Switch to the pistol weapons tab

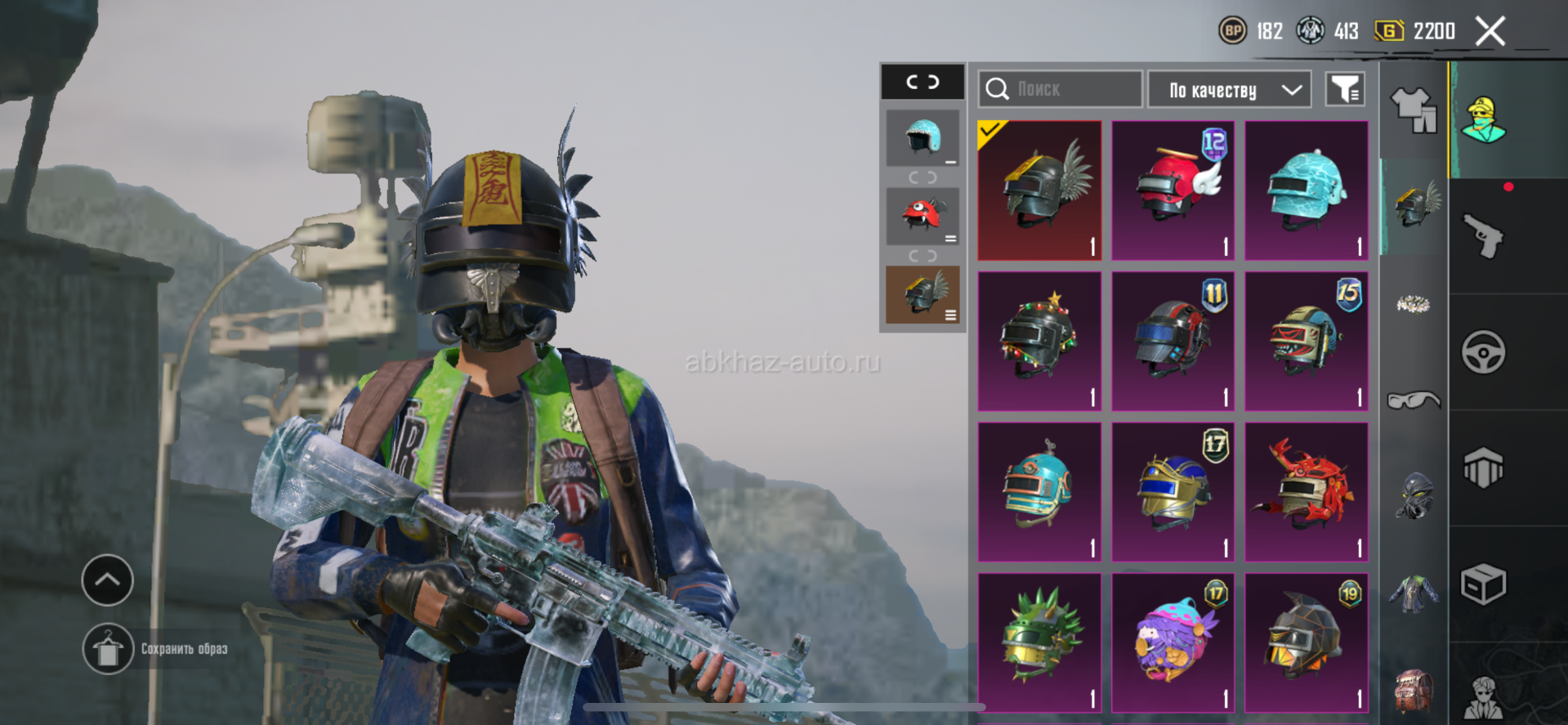point(1483,236)
